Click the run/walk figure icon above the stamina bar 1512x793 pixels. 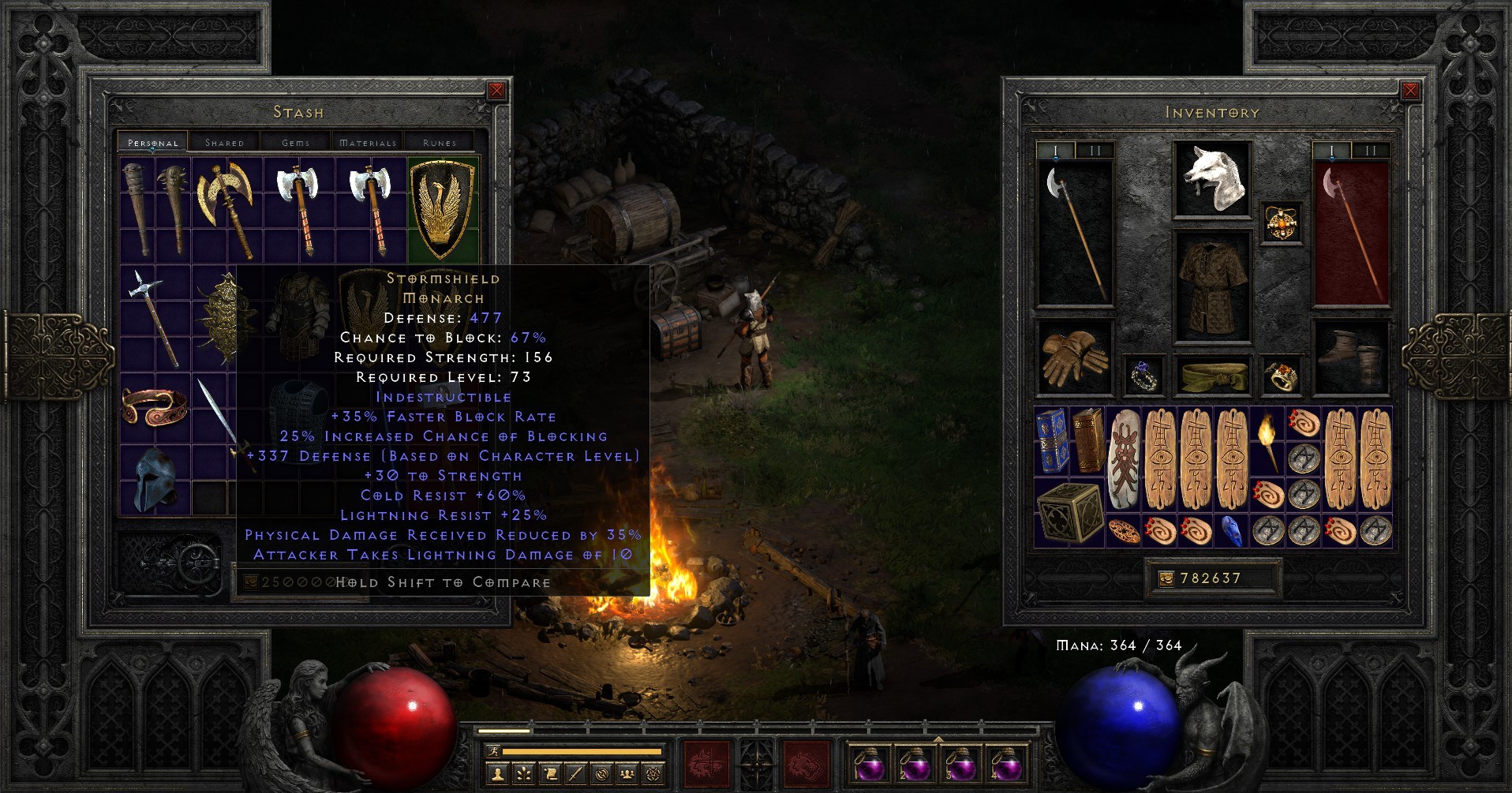494,751
